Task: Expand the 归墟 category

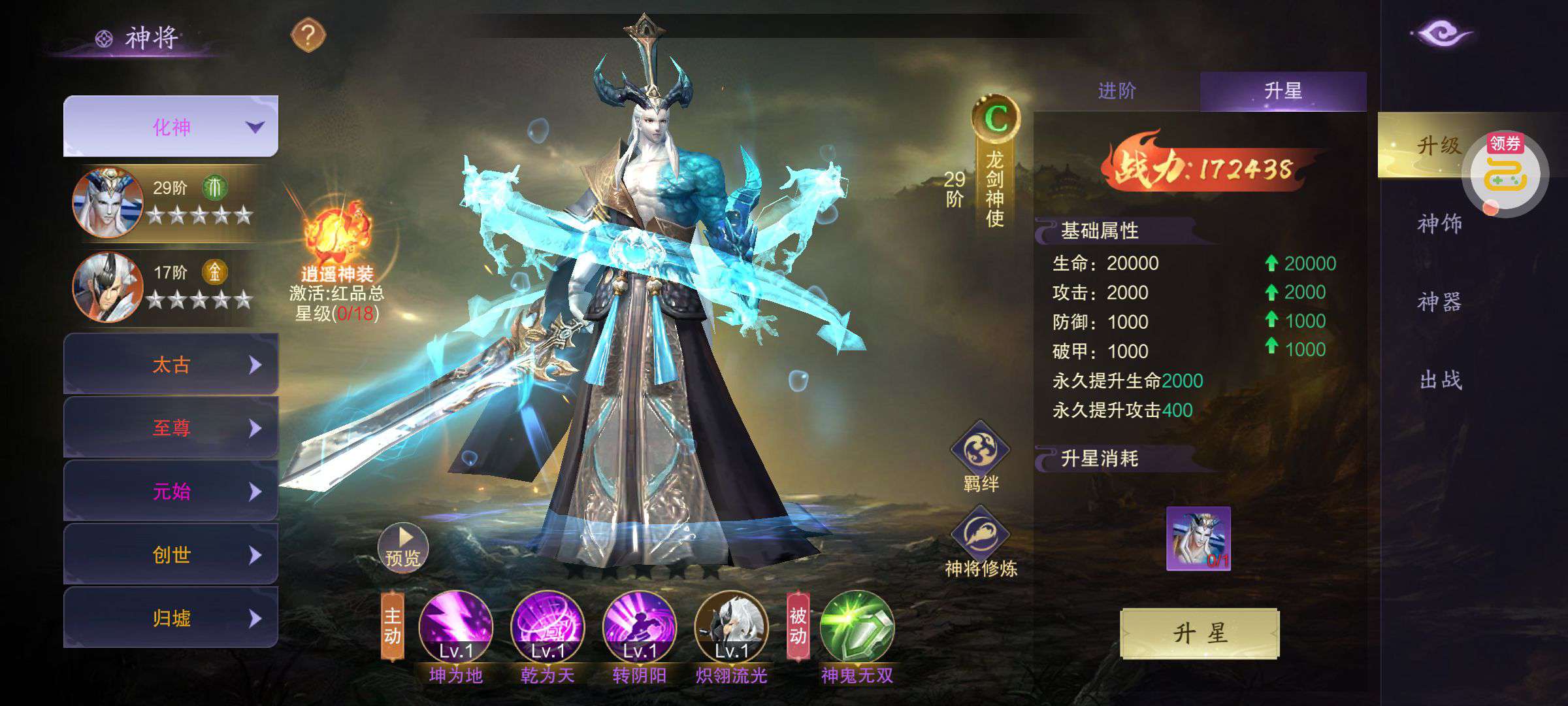Action: tap(171, 618)
